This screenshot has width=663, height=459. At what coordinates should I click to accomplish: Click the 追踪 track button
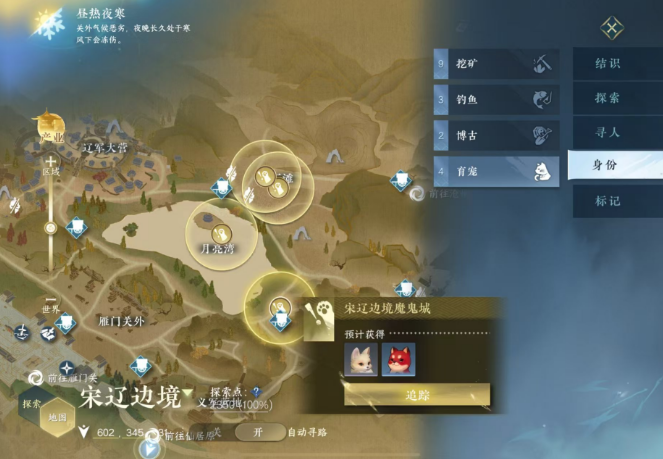[x=417, y=395]
